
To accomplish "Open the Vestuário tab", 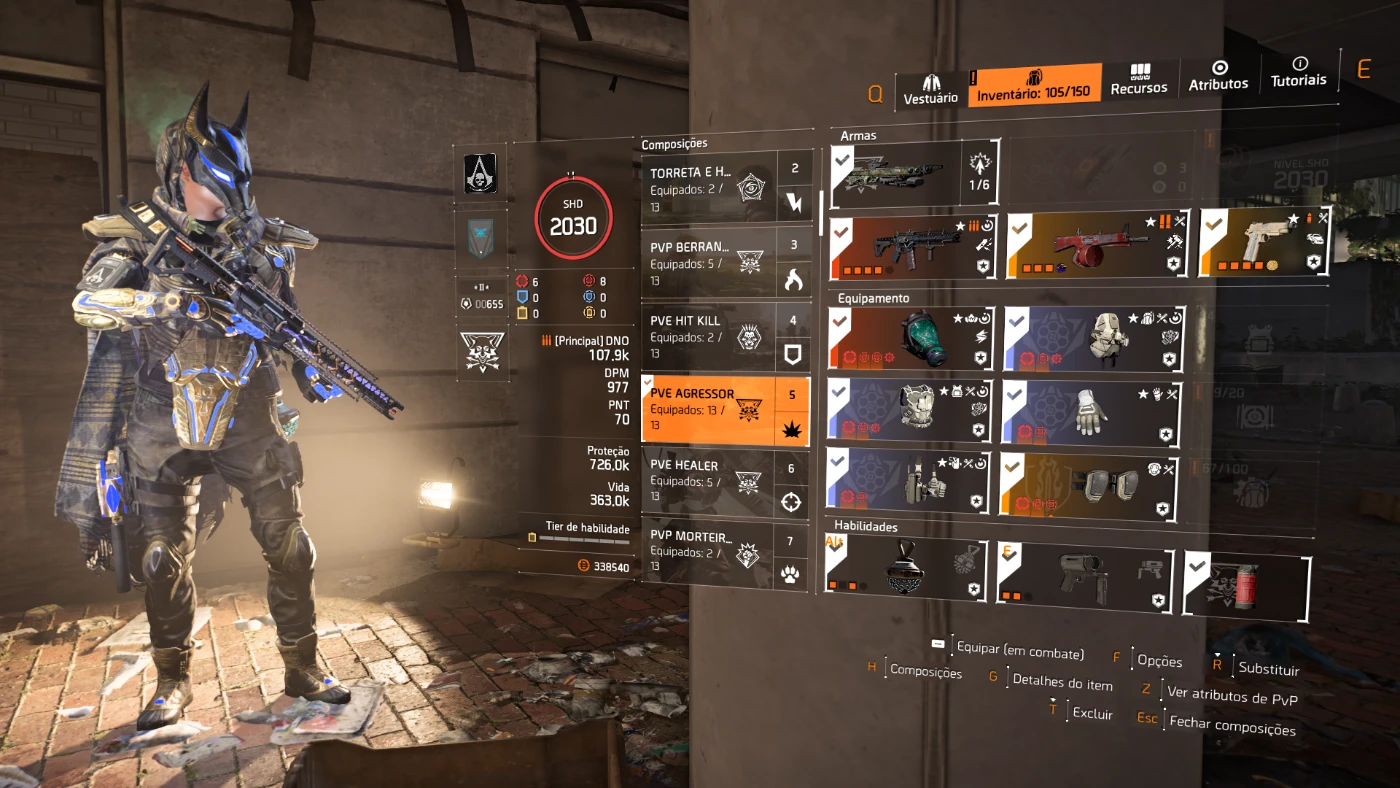I will click(x=931, y=87).
